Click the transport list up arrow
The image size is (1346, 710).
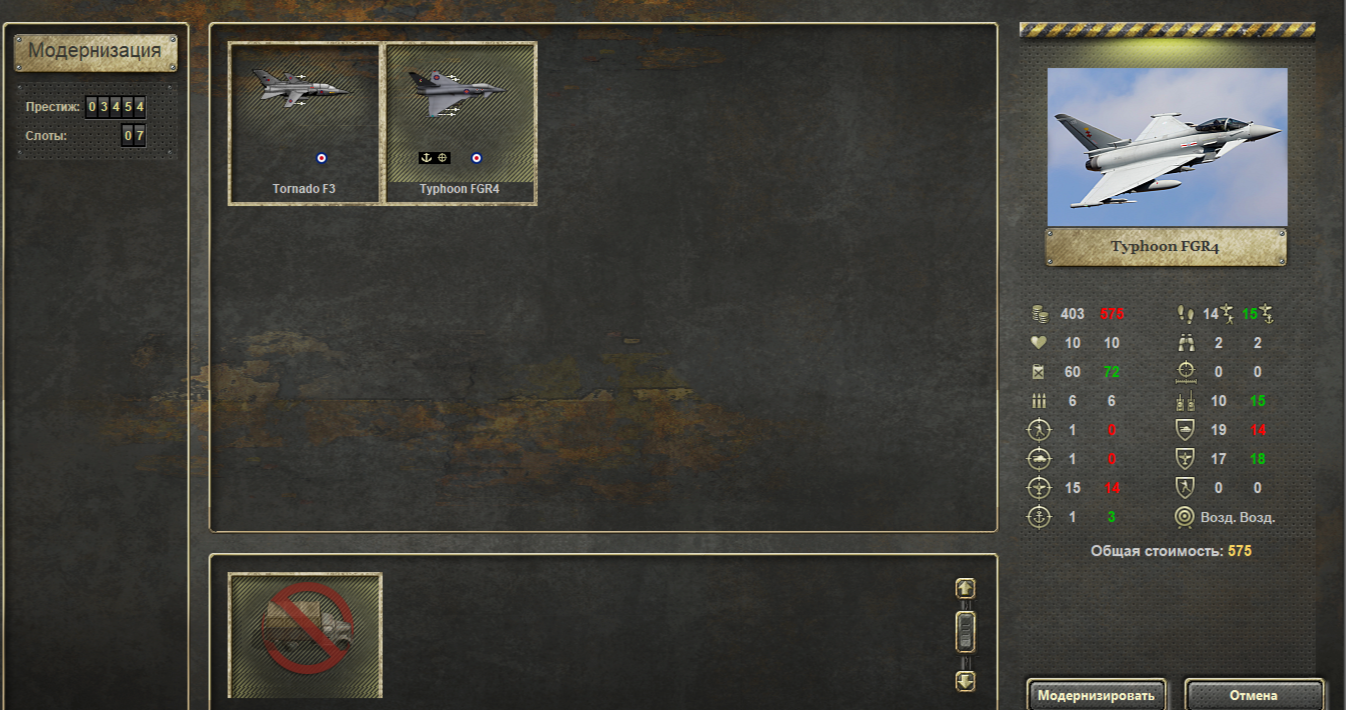point(965,589)
